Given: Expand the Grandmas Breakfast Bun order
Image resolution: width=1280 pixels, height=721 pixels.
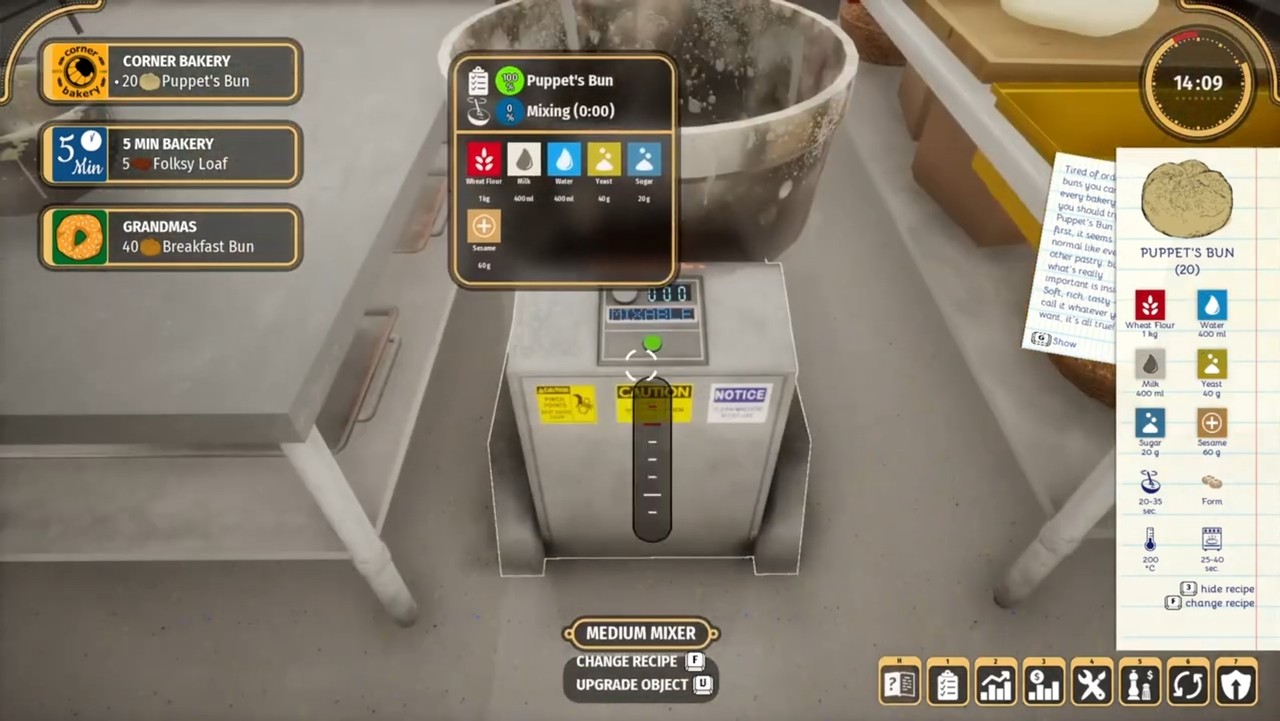Looking at the screenshot, I should click(170, 237).
